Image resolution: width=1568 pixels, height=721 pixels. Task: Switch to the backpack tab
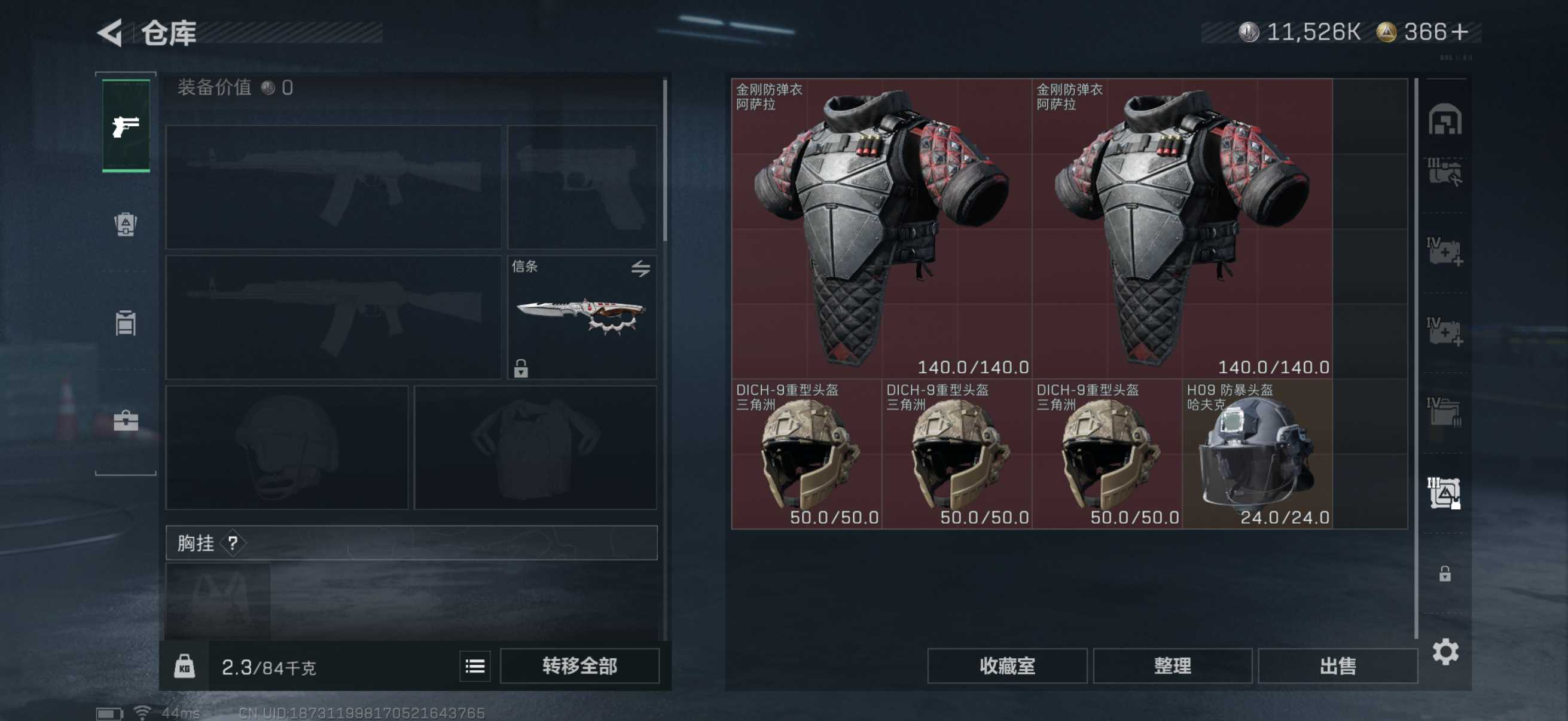(x=126, y=225)
